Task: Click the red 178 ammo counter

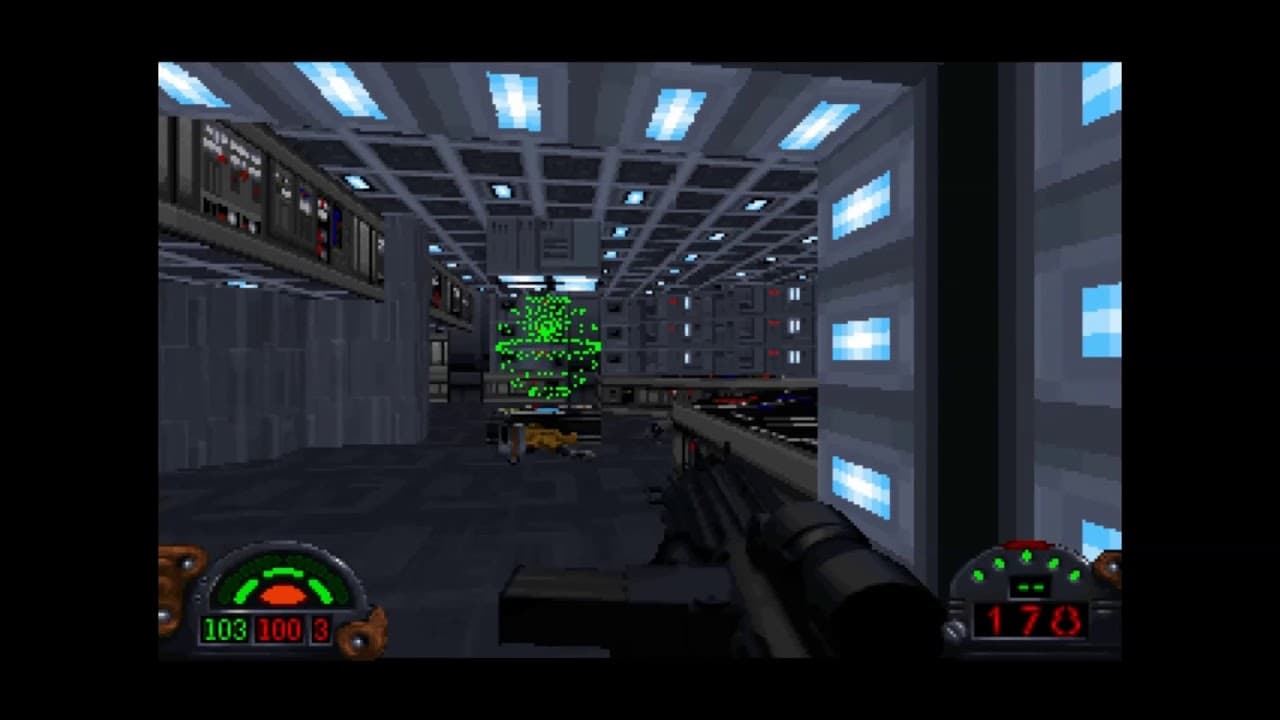Action: (1032, 620)
